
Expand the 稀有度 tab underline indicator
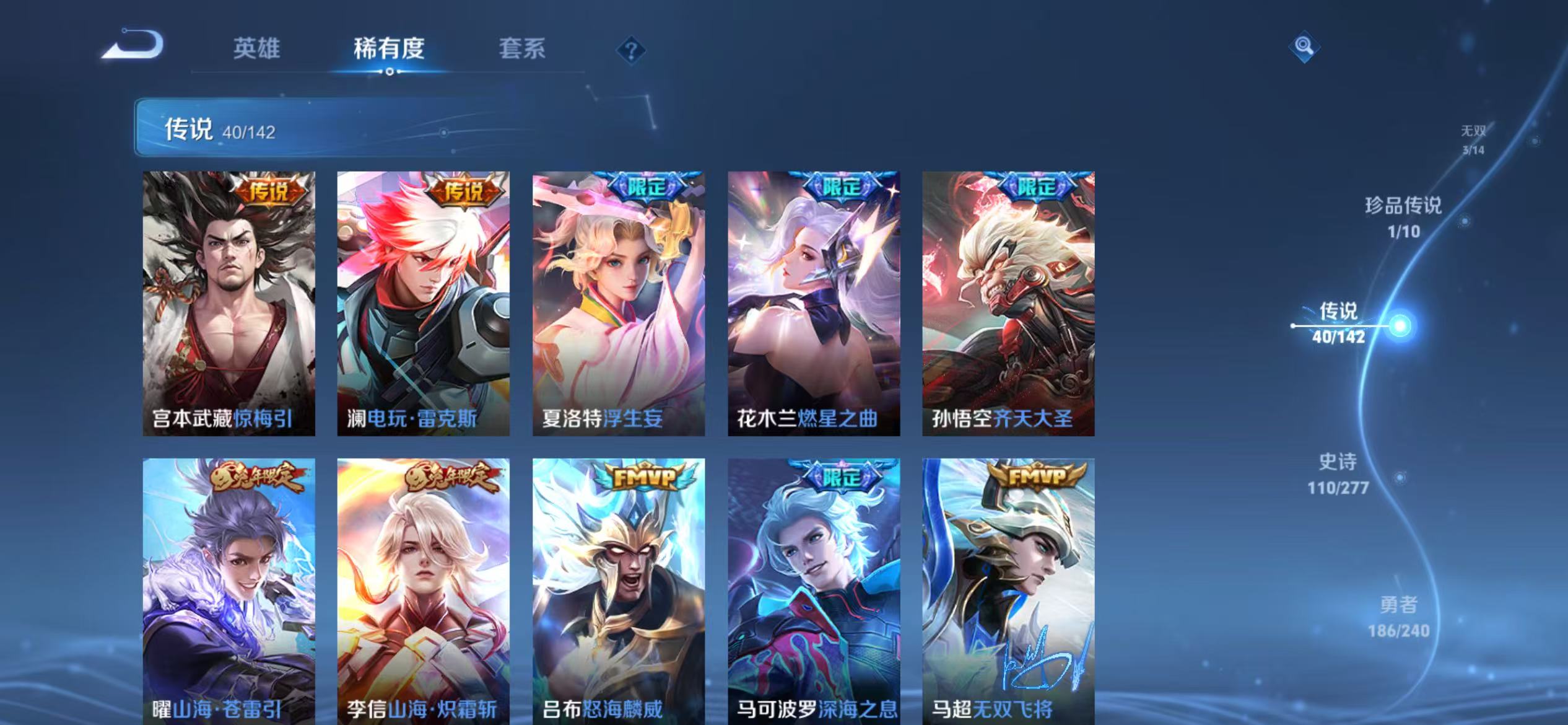coord(390,71)
